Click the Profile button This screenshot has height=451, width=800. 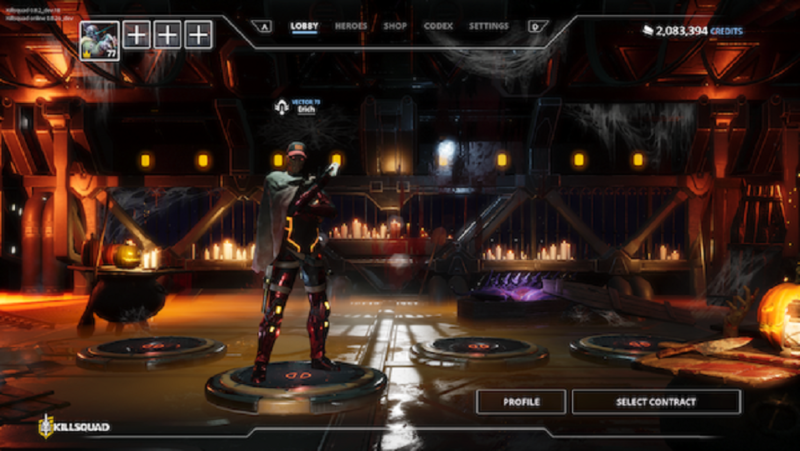click(x=521, y=402)
